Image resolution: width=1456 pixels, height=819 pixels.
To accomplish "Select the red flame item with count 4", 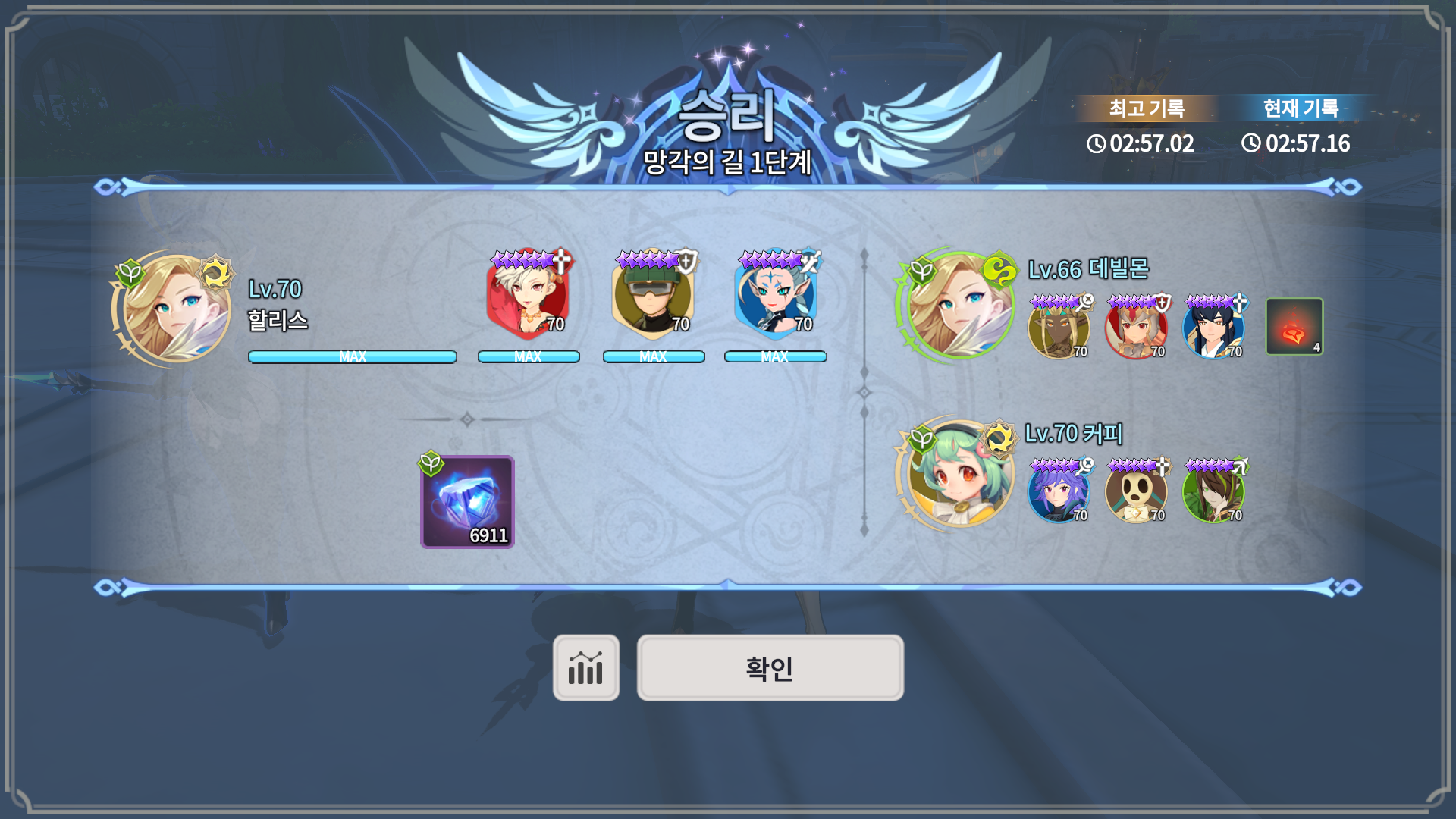I will [1294, 327].
